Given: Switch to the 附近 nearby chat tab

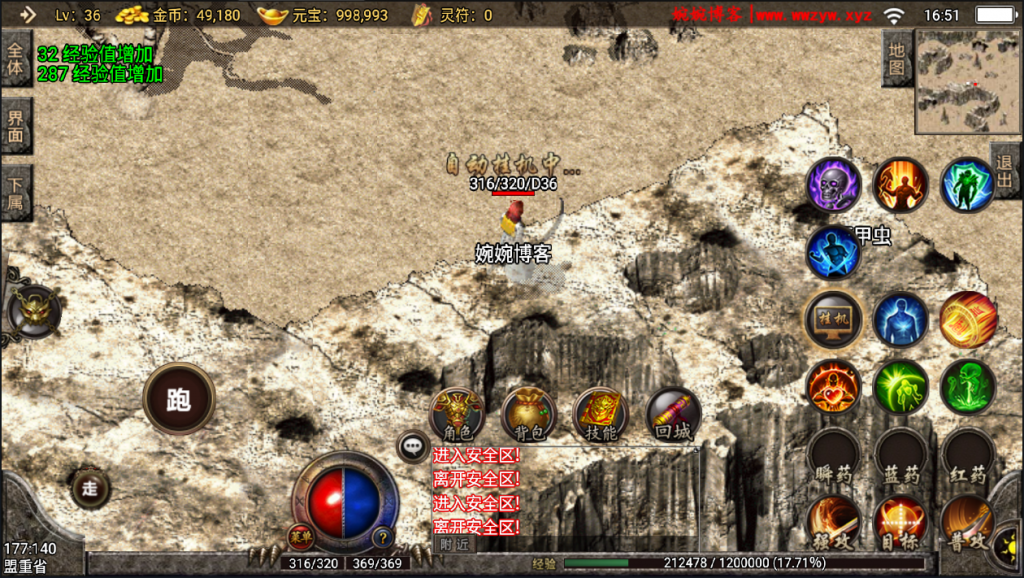Looking at the screenshot, I should (454, 544).
